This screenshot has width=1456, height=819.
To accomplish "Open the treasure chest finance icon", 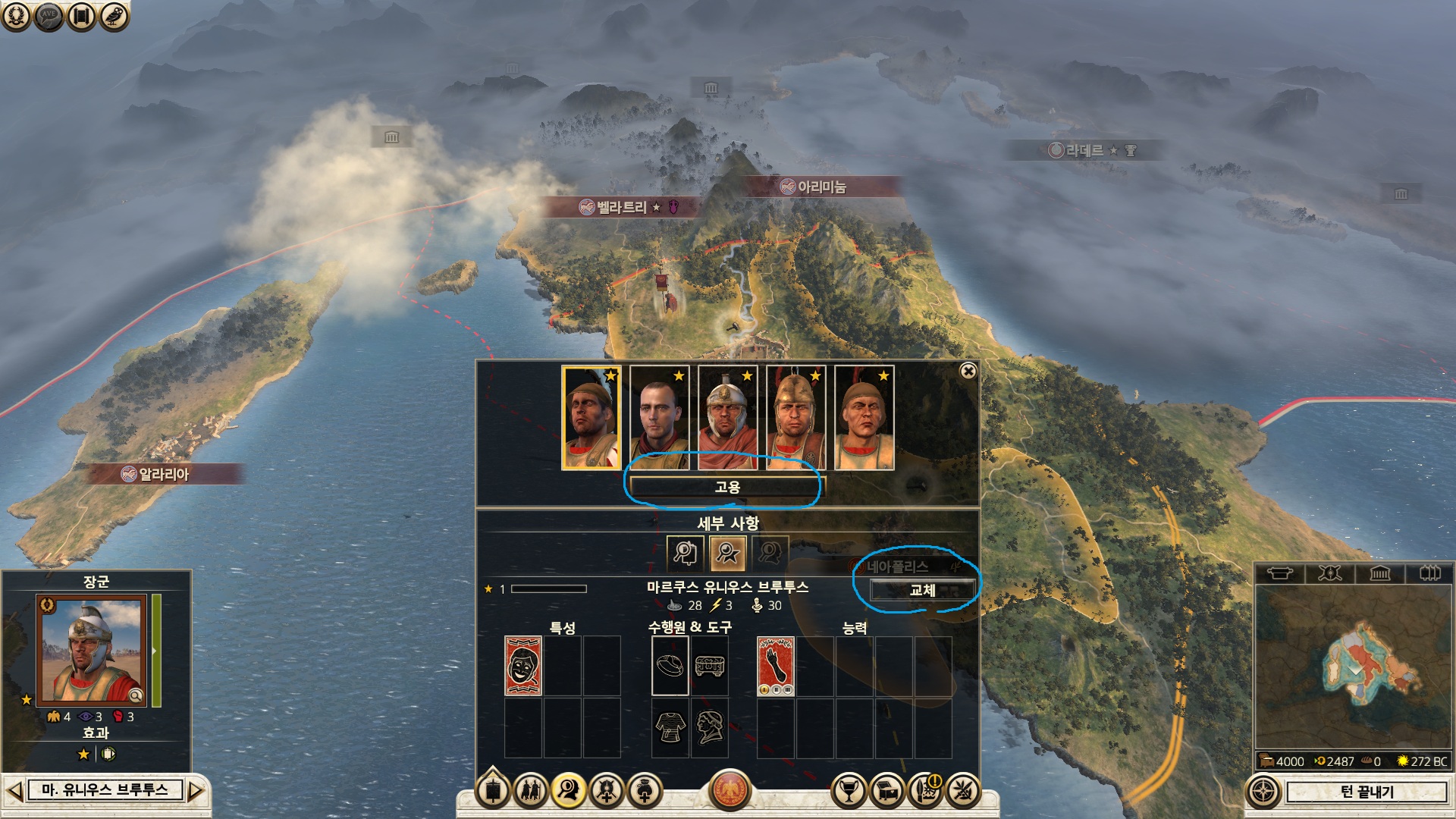I will [x=887, y=791].
